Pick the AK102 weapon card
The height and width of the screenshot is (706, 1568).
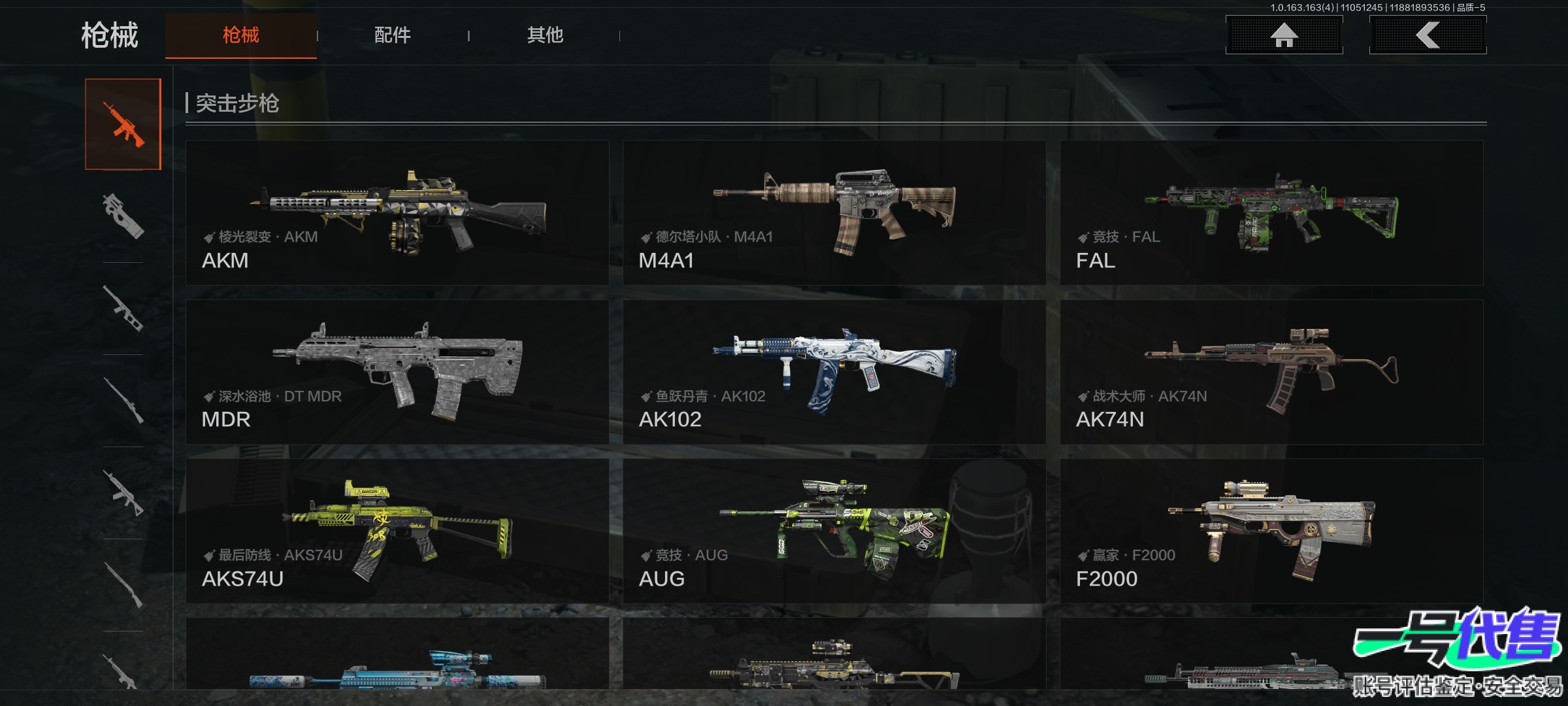click(834, 372)
